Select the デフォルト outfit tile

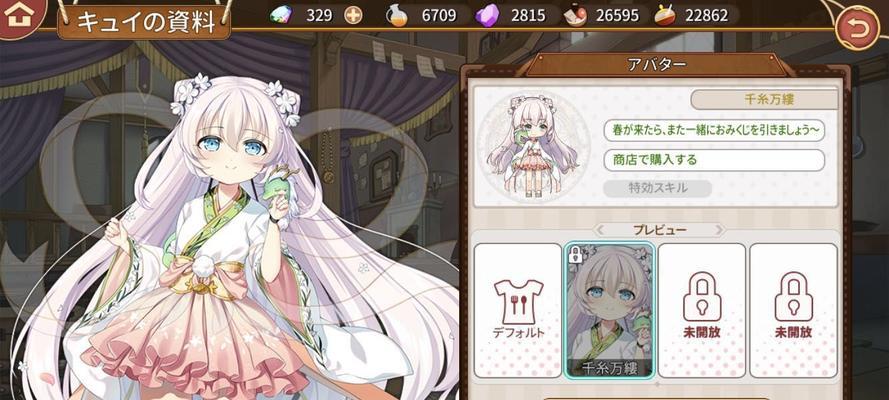point(517,310)
